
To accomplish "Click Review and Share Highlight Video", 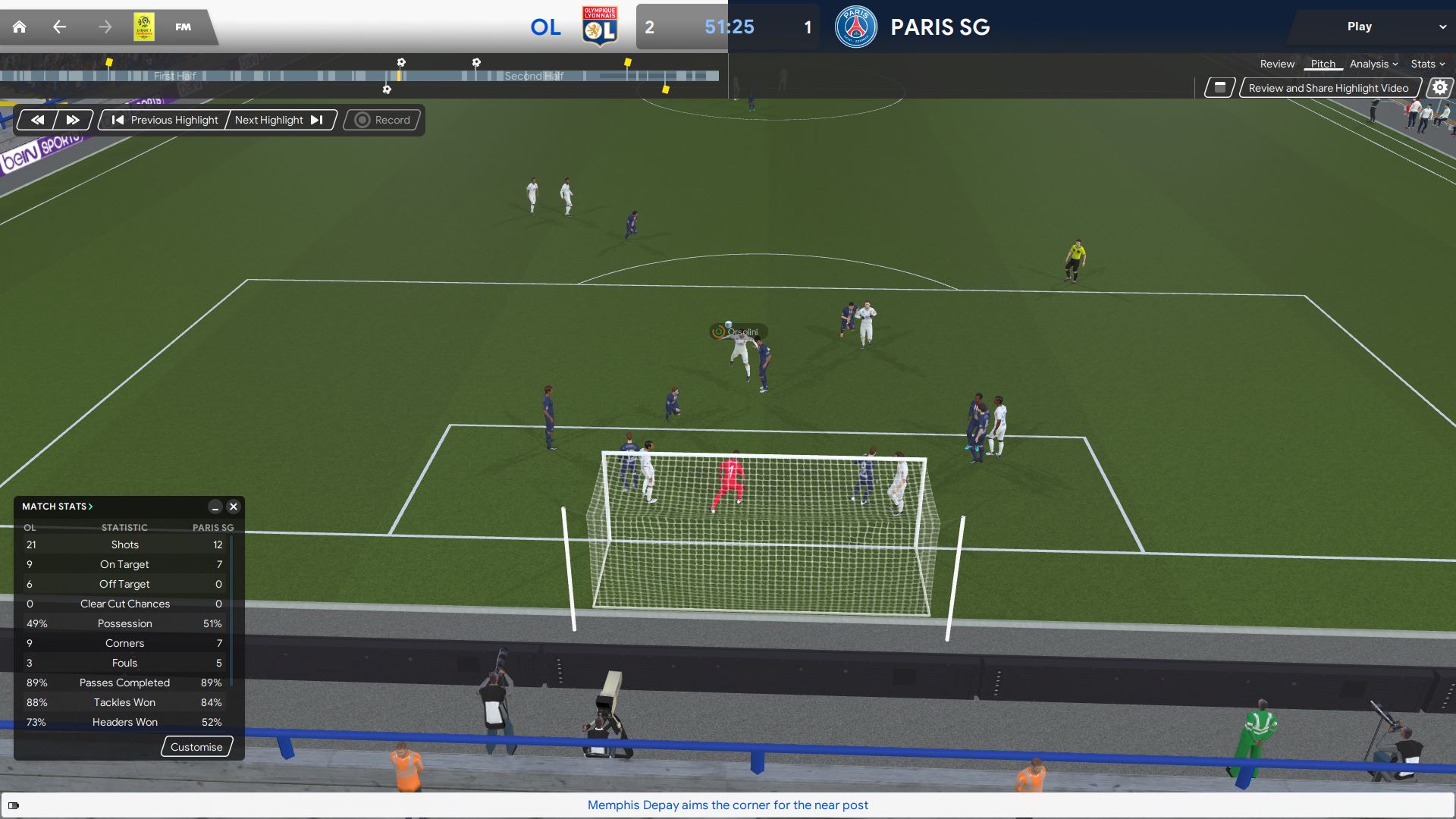I will [x=1328, y=88].
